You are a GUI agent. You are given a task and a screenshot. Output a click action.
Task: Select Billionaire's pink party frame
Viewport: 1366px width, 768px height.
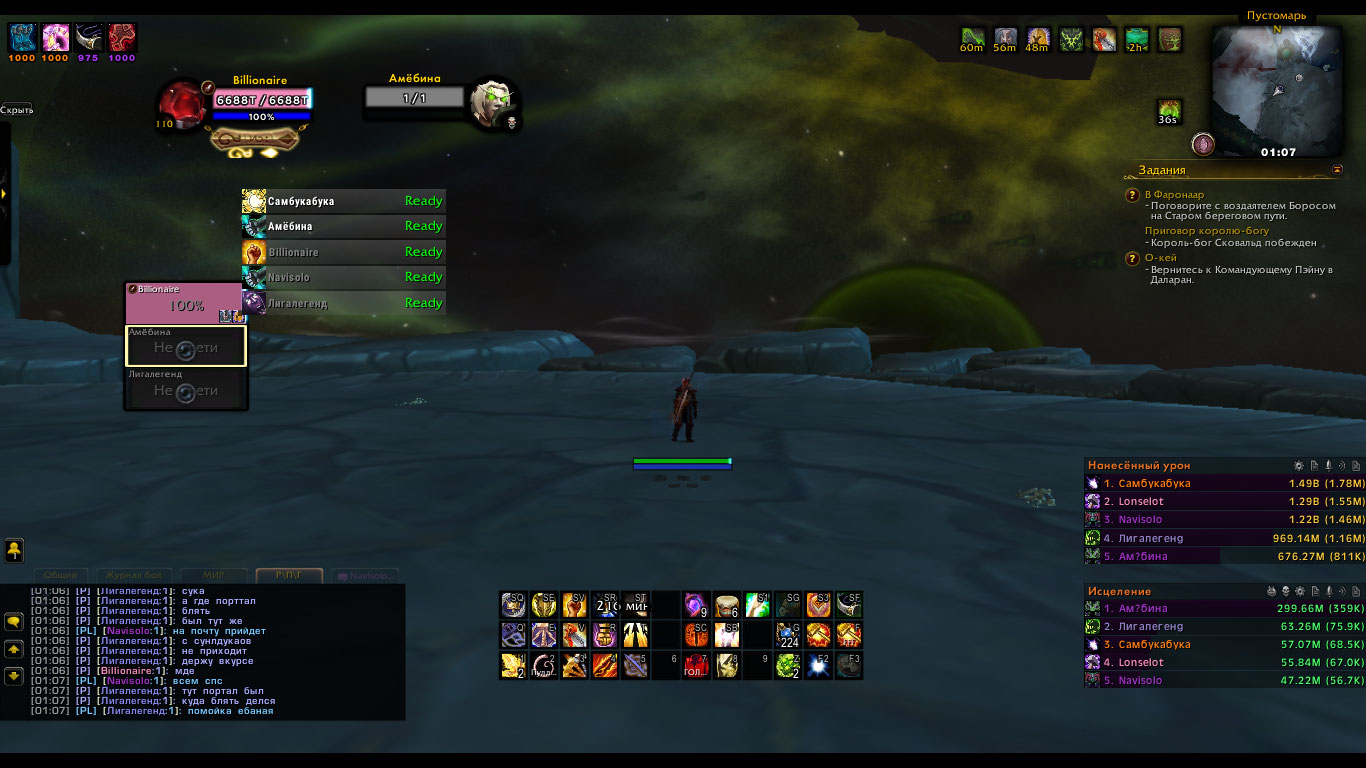[185, 303]
